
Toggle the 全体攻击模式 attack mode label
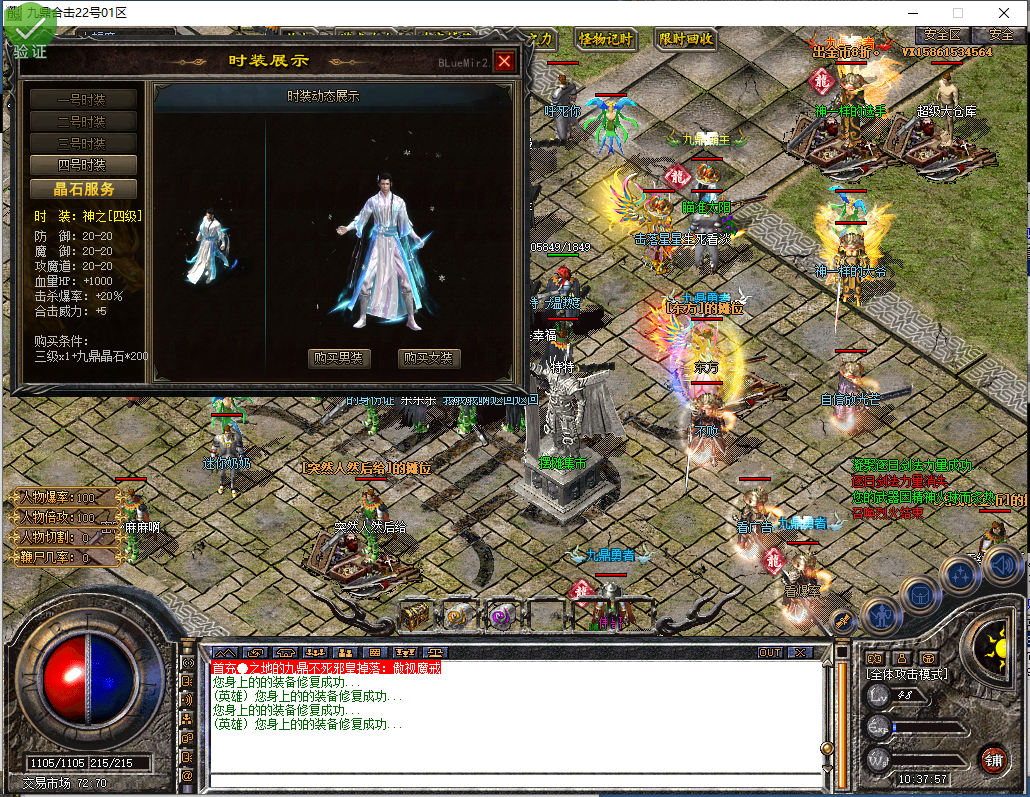pyautogui.click(x=906, y=675)
